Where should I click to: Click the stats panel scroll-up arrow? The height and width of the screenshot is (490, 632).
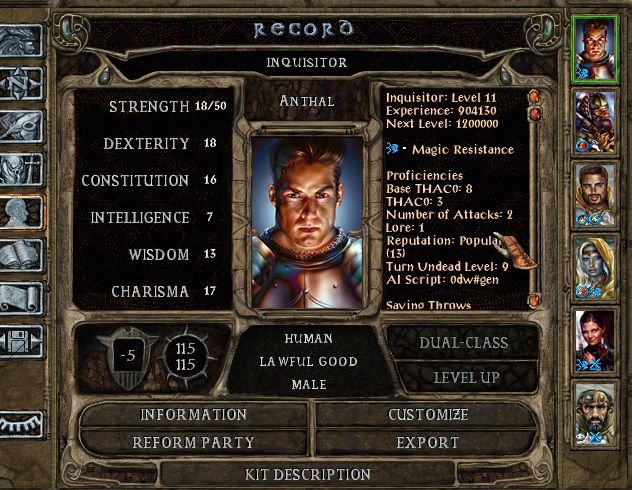533,97
